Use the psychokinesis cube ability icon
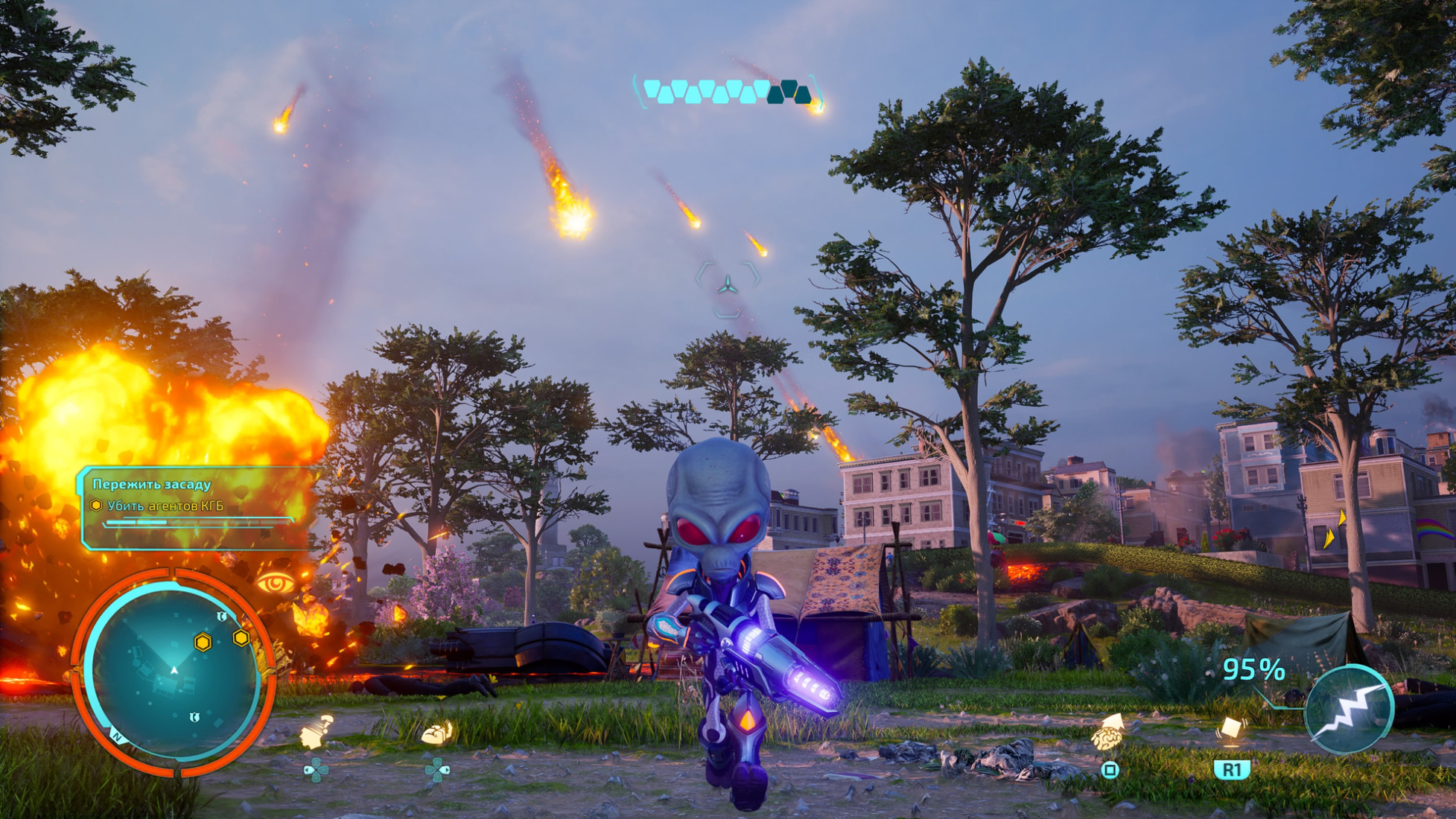The height and width of the screenshot is (819, 1456). point(1230,728)
